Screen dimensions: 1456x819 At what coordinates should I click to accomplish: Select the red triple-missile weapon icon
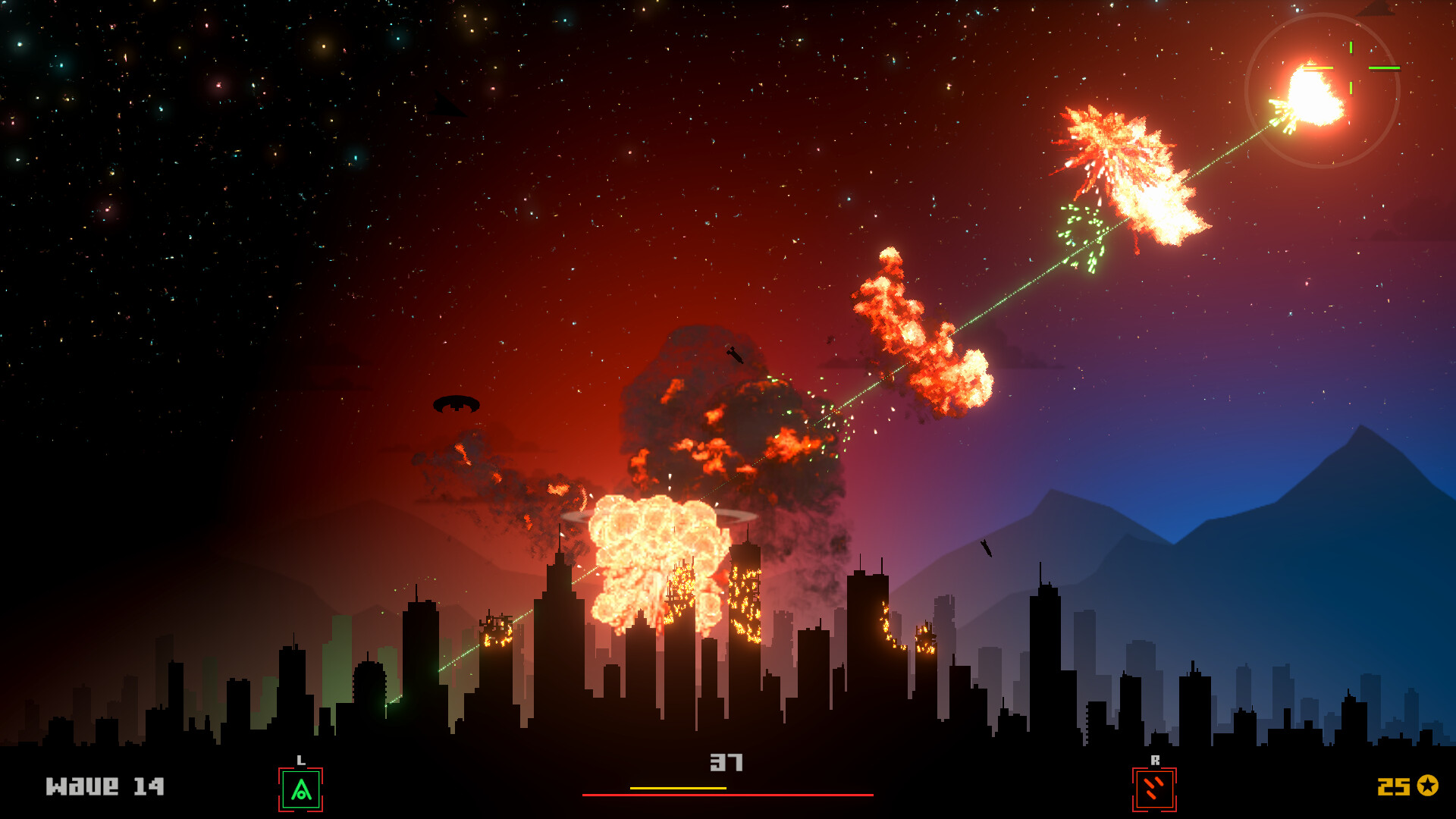coord(1153,789)
